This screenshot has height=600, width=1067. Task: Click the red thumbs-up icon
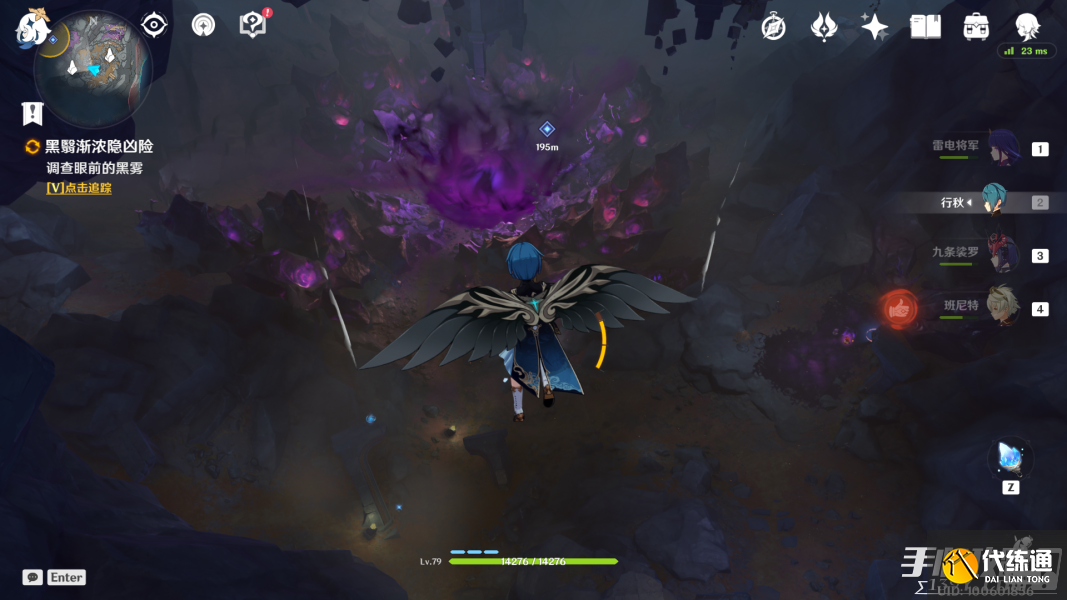click(899, 309)
